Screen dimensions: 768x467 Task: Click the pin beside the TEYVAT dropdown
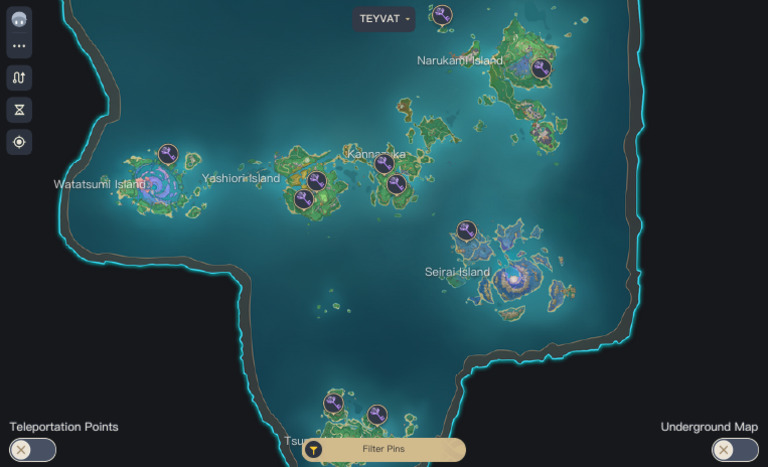[x=442, y=15]
